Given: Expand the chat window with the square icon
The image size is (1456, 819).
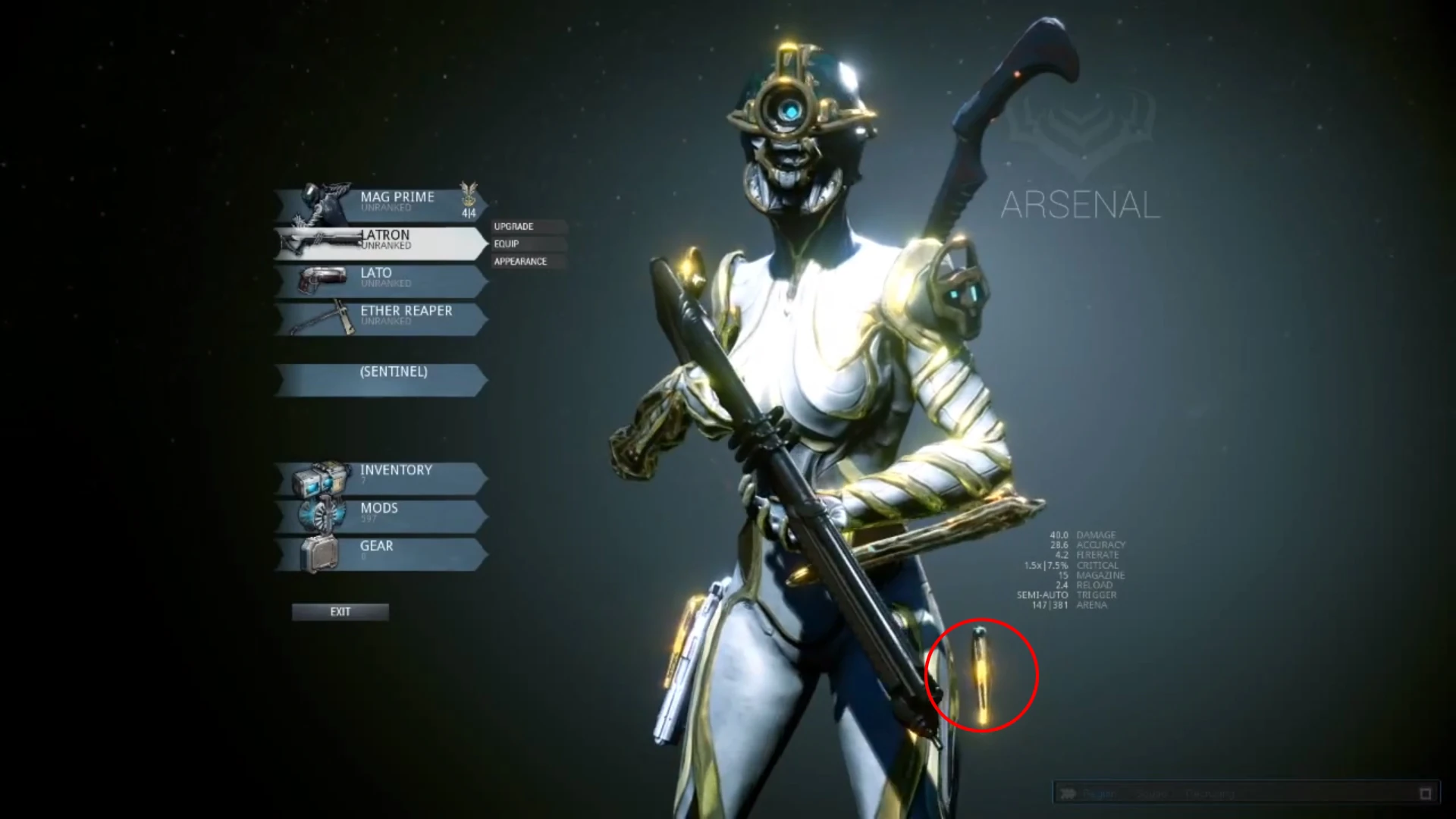Looking at the screenshot, I should (x=1426, y=793).
